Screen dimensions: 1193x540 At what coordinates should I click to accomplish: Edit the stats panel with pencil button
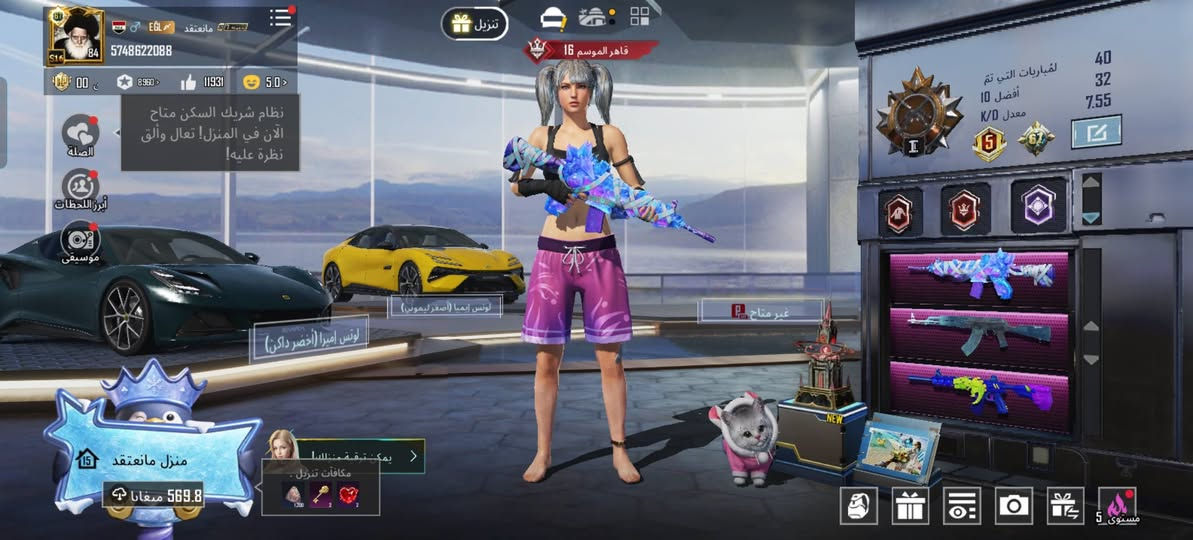click(1096, 131)
